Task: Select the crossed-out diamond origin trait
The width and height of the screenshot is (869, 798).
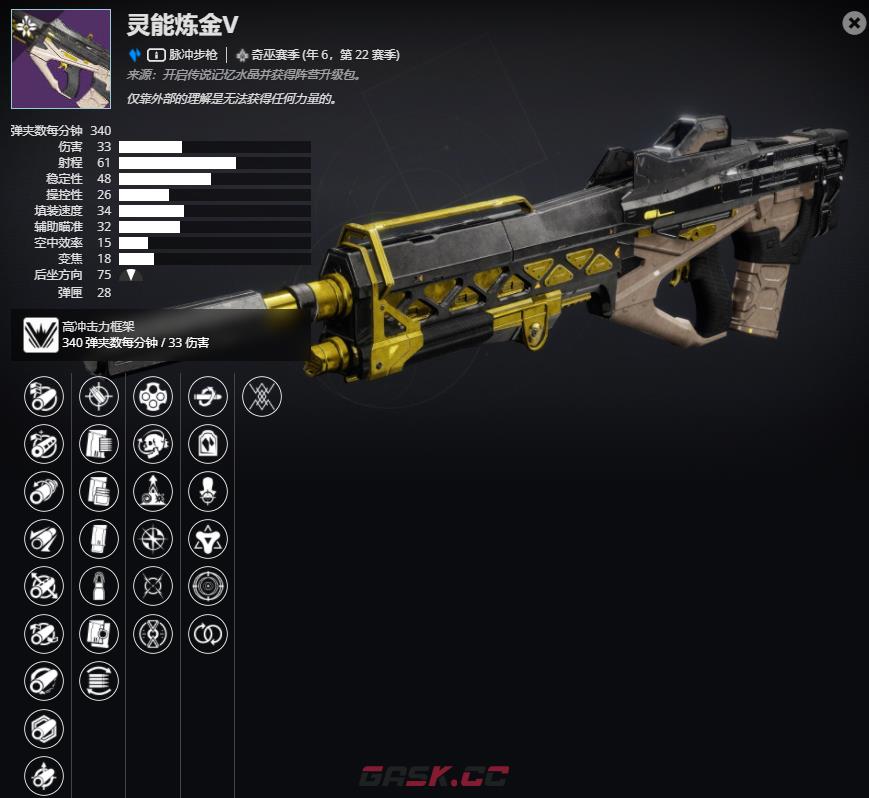Action: pyautogui.click(x=262, y=397)
